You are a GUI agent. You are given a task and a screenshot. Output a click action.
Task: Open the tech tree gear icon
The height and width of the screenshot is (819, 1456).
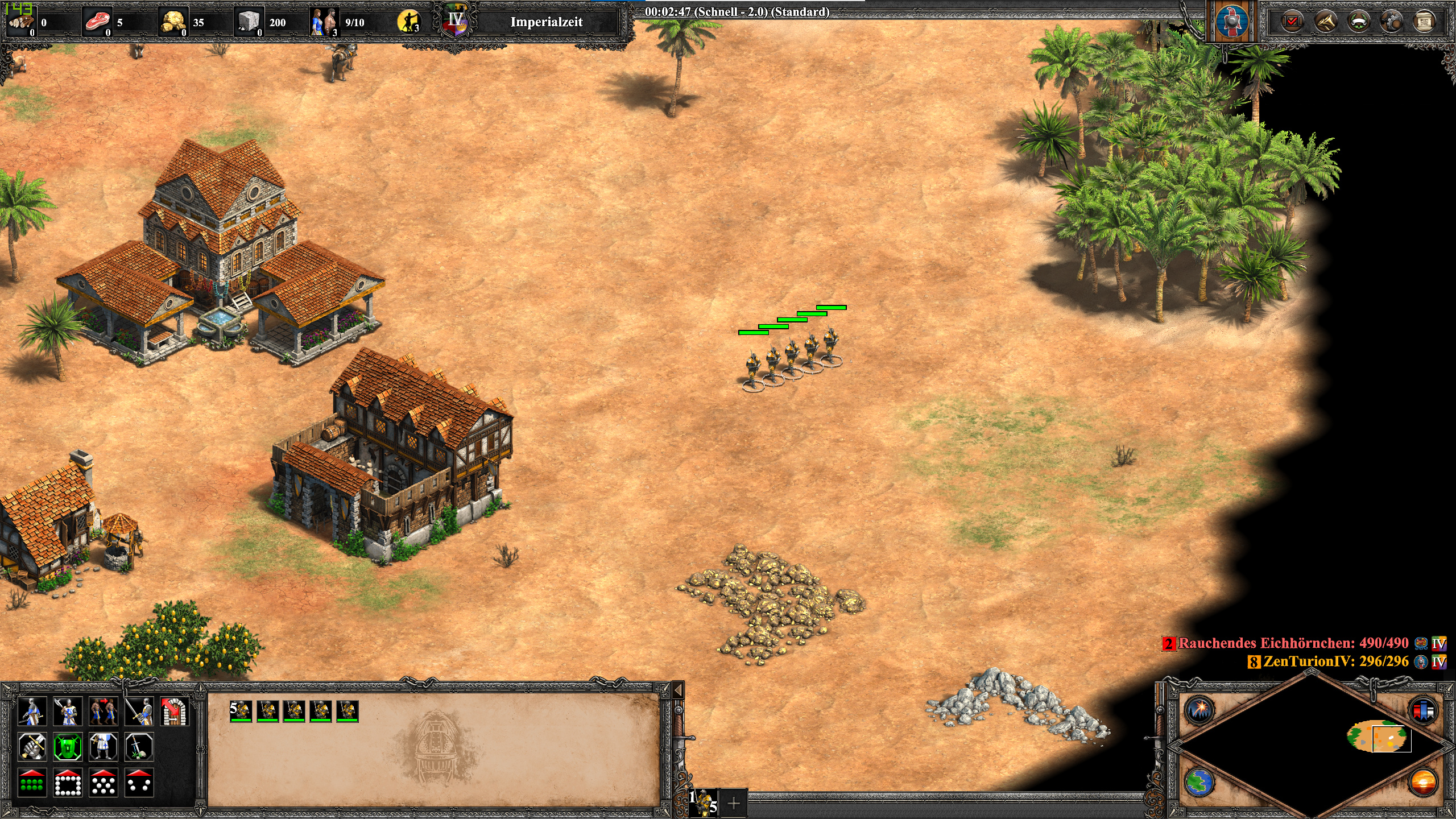[x=1392, y=23]
